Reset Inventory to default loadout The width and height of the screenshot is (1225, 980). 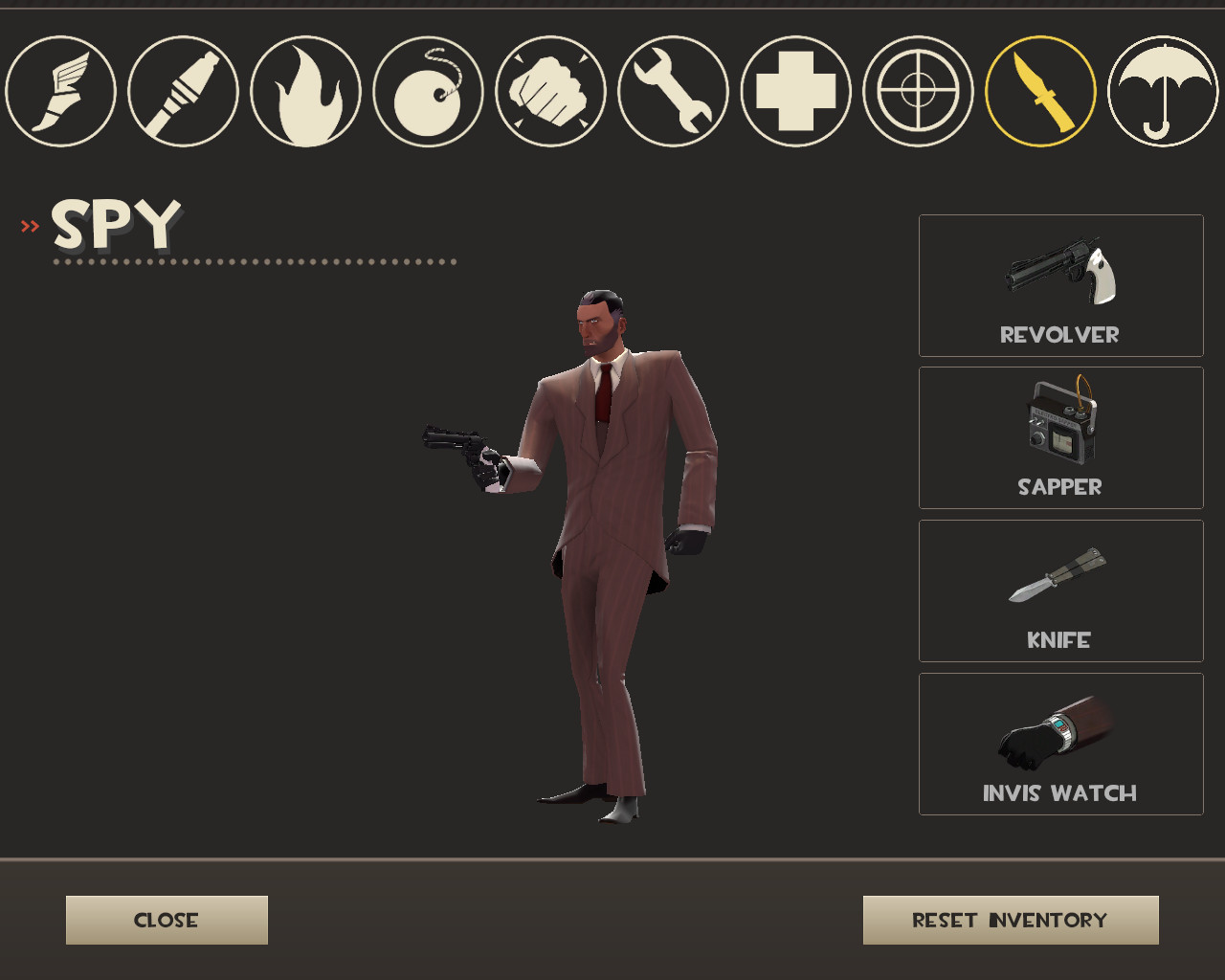tap(1009, 920)
